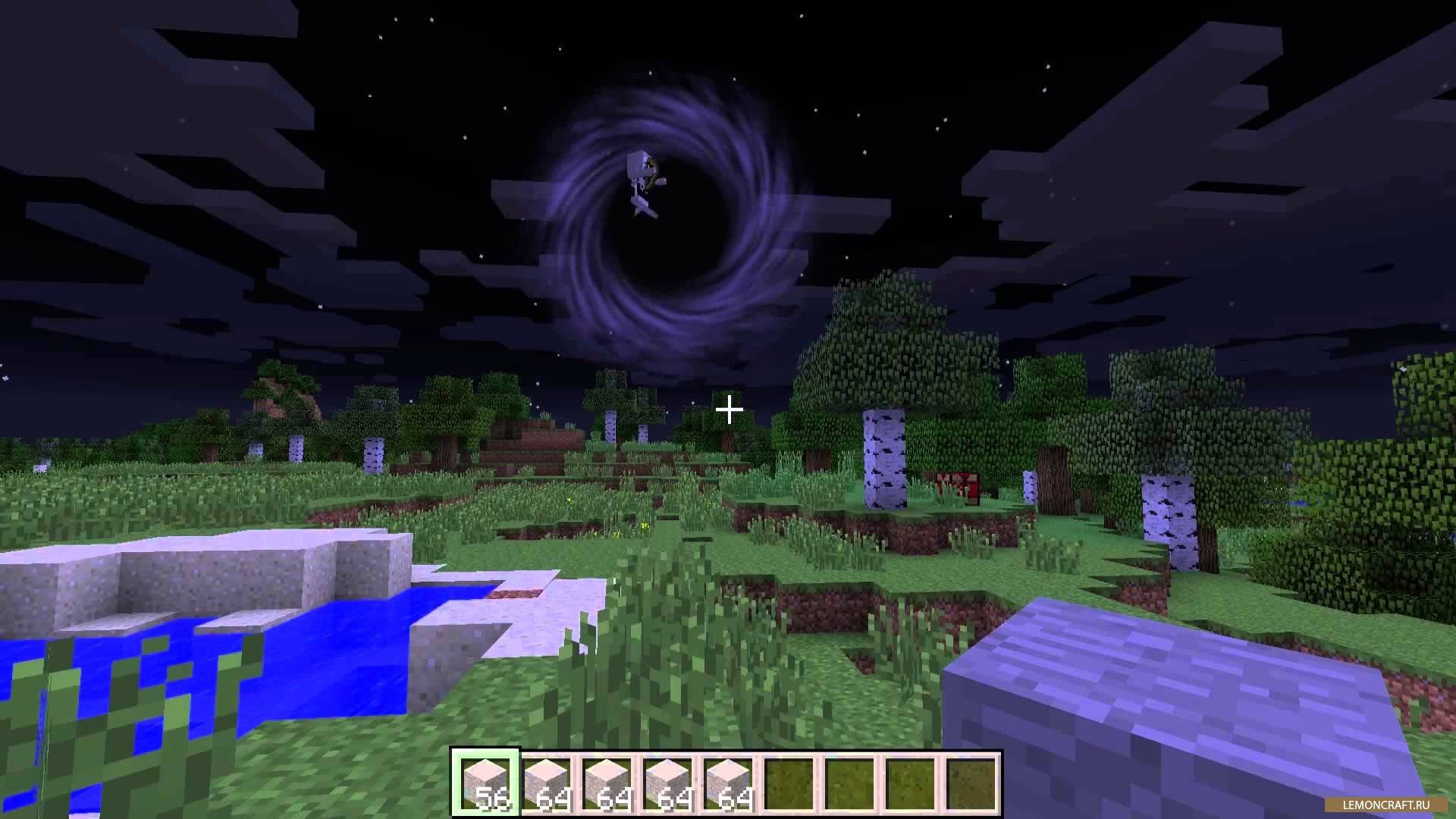Select the hotbar slot holding 56 blocks
The height and width of the screenshot is (819, 1456).
[x=485, y=783]
